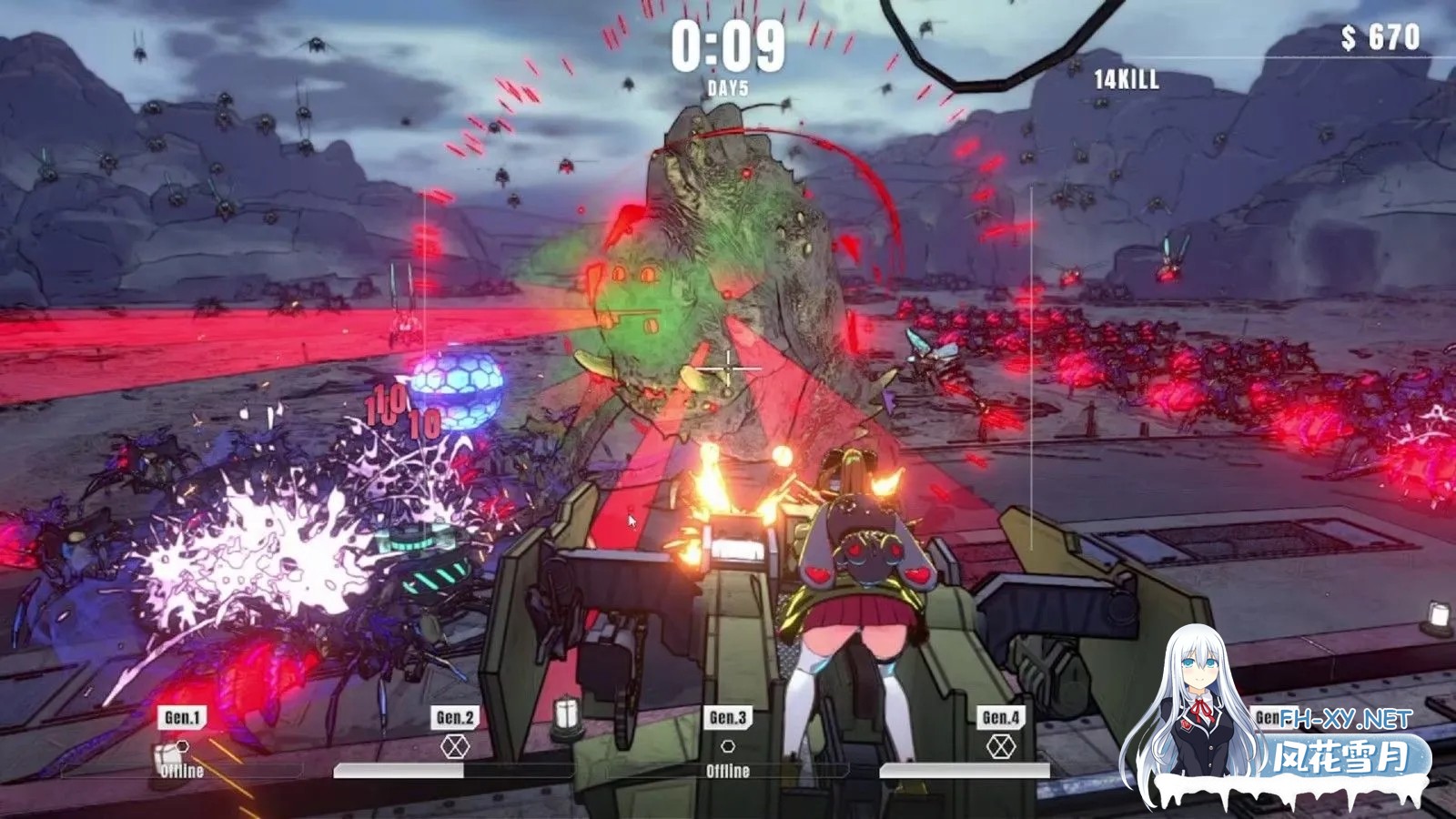Click the countdown timer showing 0:09
Viewport: 1456px width, 819px height.
(x=726, y=44)
